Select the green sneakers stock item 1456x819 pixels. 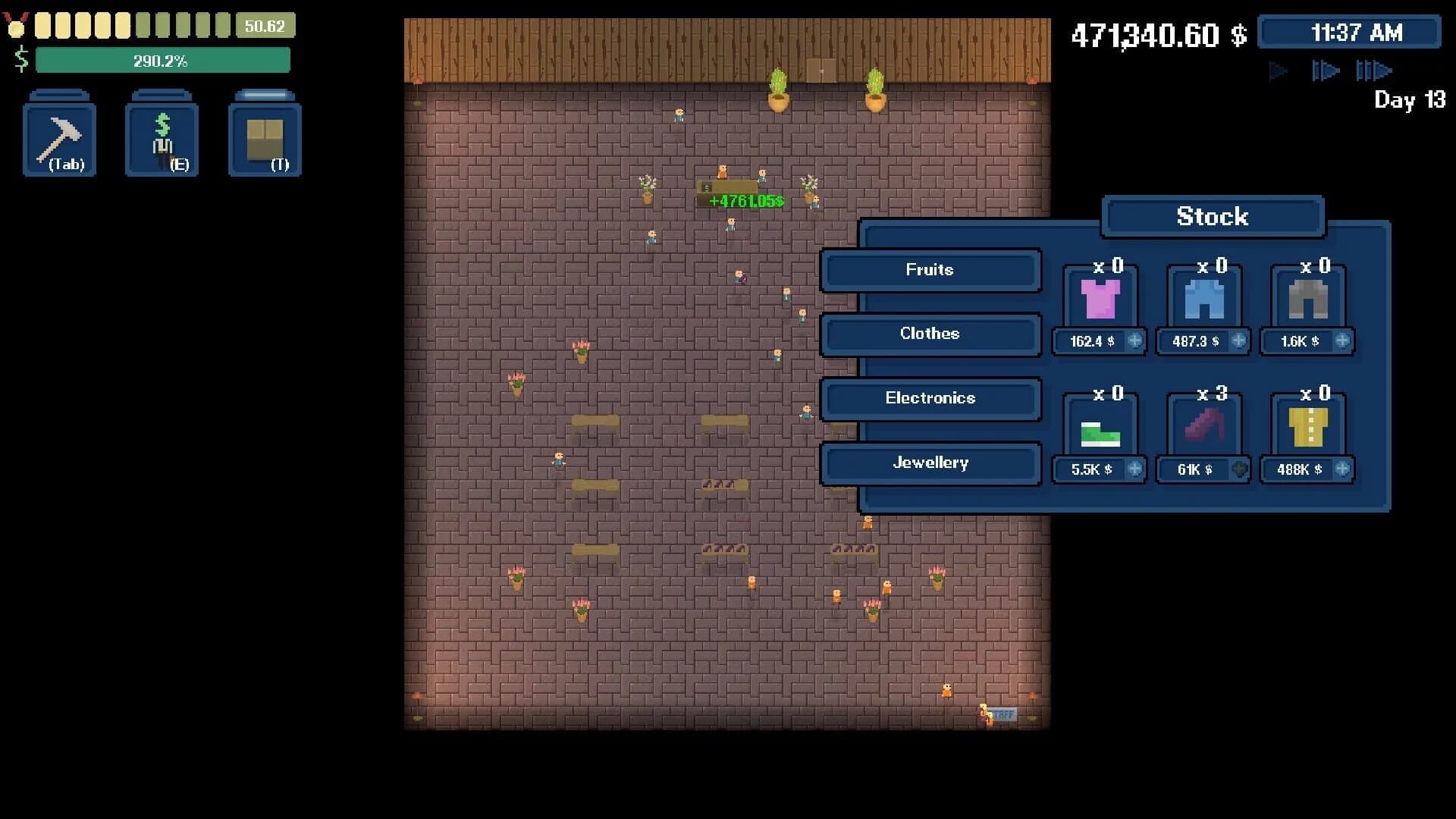click(x=1099, y=428)
